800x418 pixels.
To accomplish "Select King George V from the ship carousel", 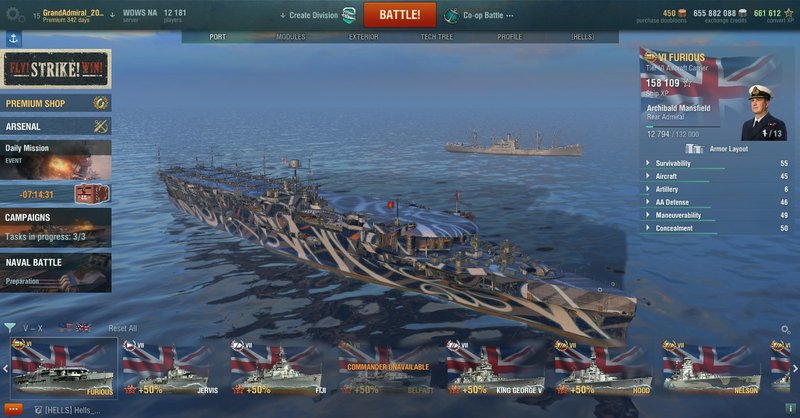I will pyautogui.click(x=494, y=369).
